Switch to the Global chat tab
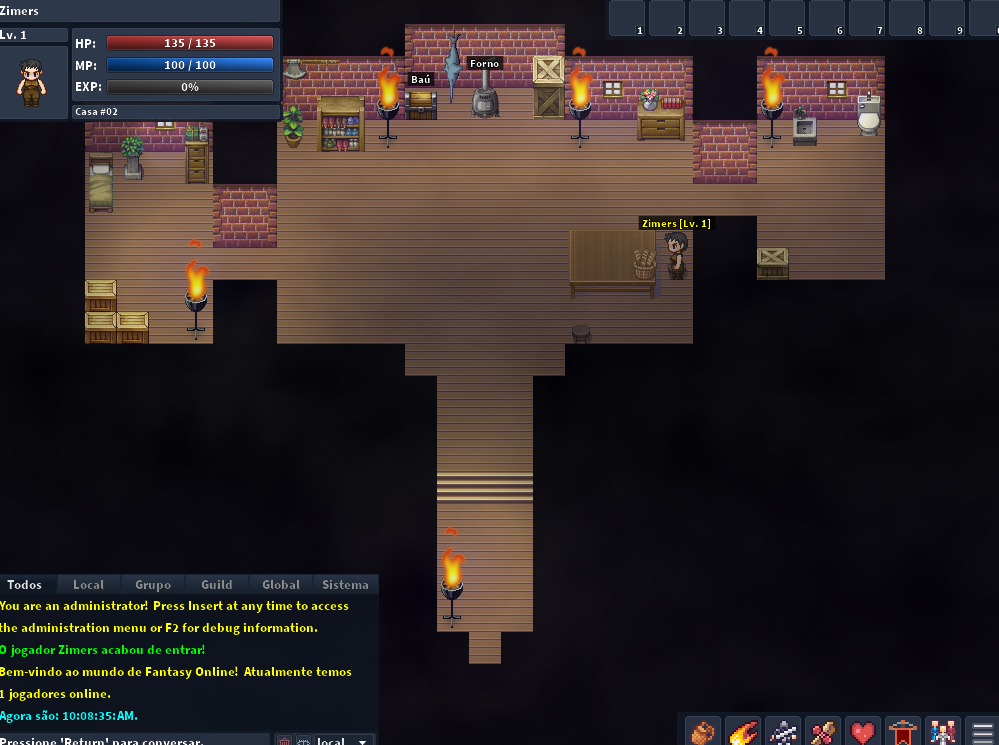The image size is (999, 745). 281,585
